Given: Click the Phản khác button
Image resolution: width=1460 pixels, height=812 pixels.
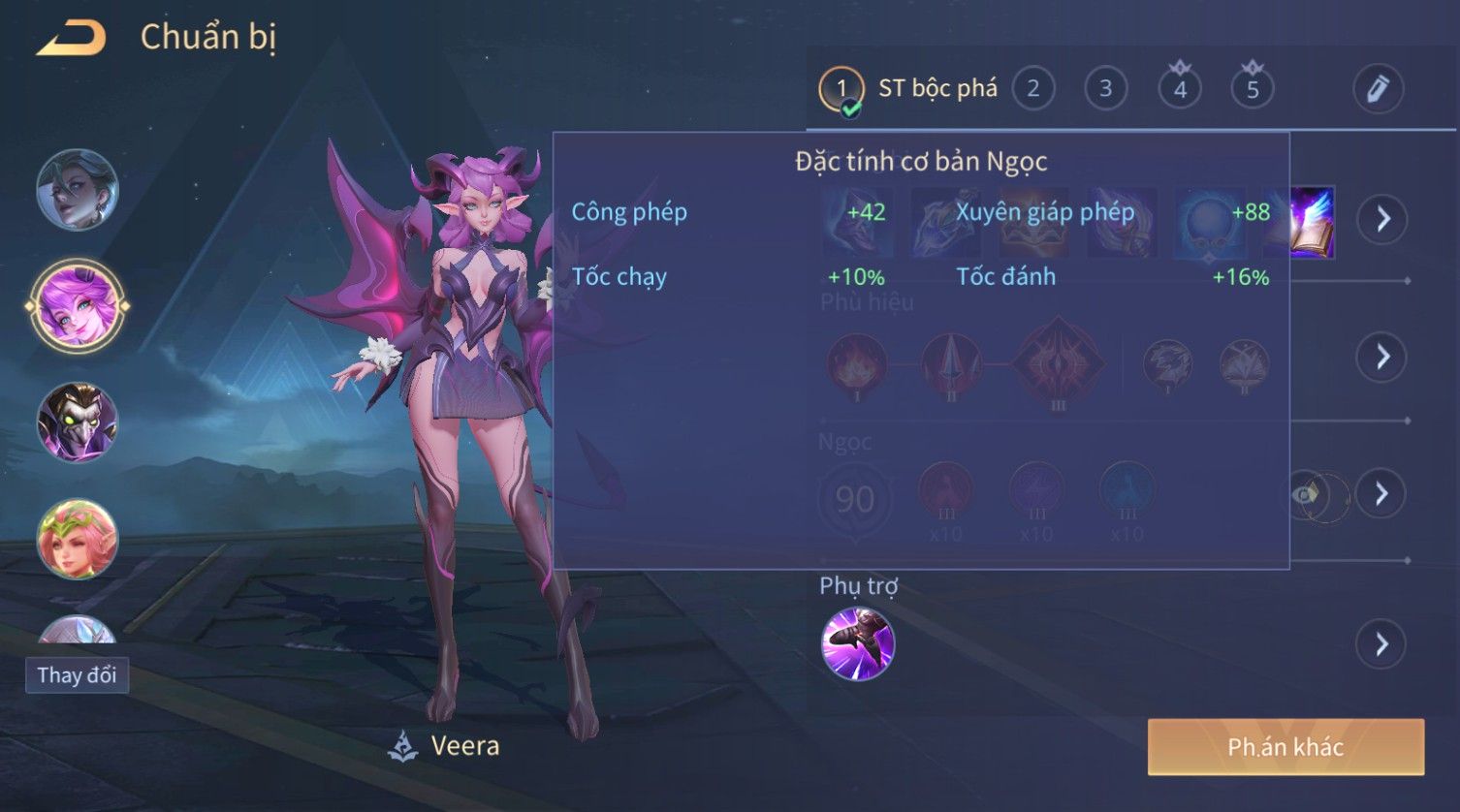Looking at the screenshot, I should [x=1285, y=747].
